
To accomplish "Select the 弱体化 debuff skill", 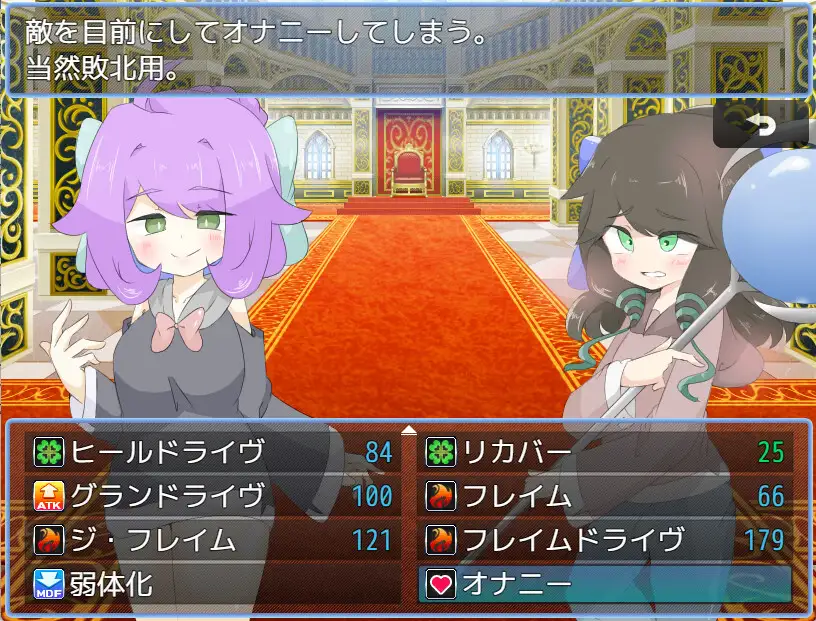I will tap(212, 584).
